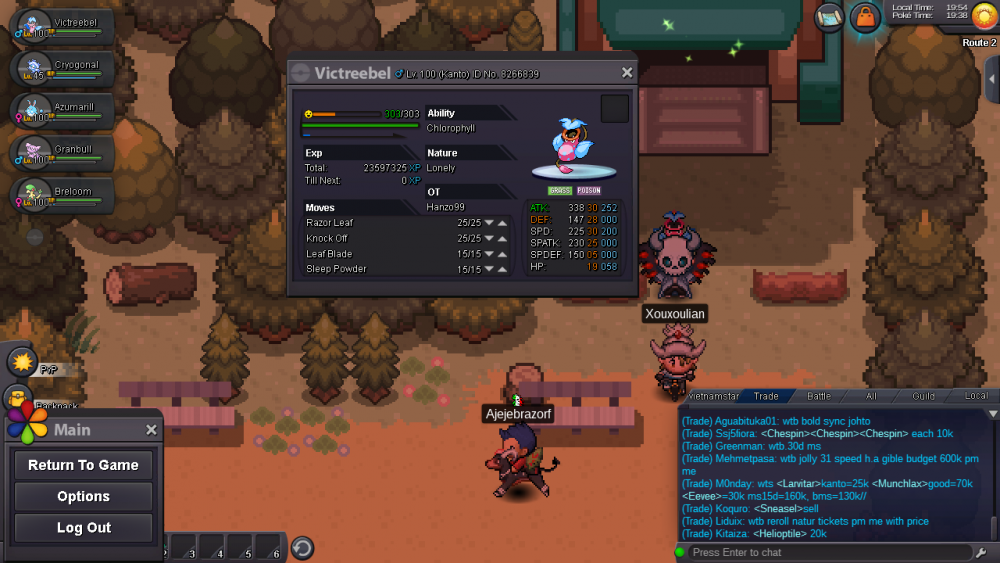This screenshot has height=563, width=1000.
Task: Close the Main menu window
Action: 151,430
